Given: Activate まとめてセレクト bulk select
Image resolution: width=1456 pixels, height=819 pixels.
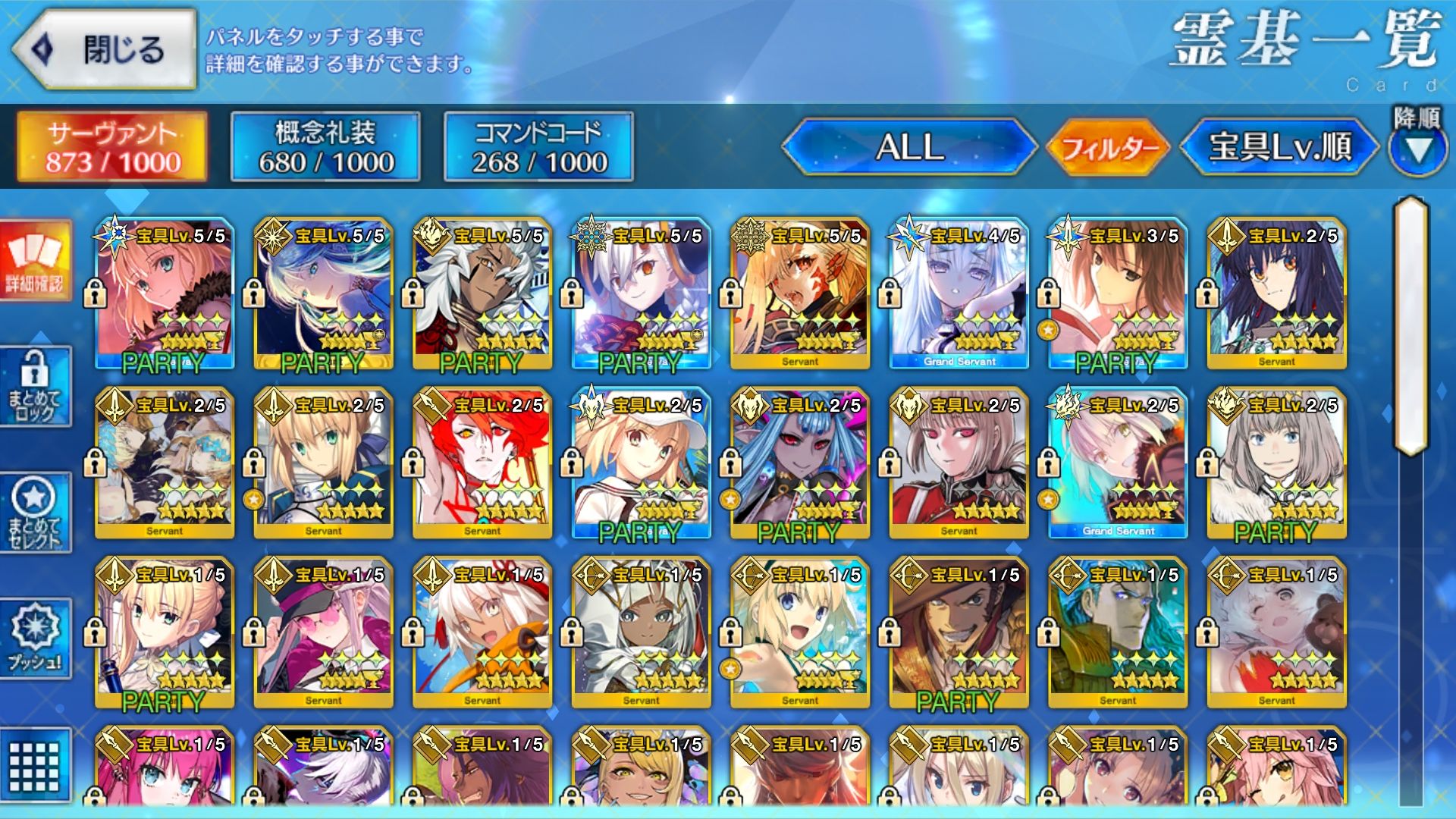Looking at the screenshot, I should pos(35,513).
